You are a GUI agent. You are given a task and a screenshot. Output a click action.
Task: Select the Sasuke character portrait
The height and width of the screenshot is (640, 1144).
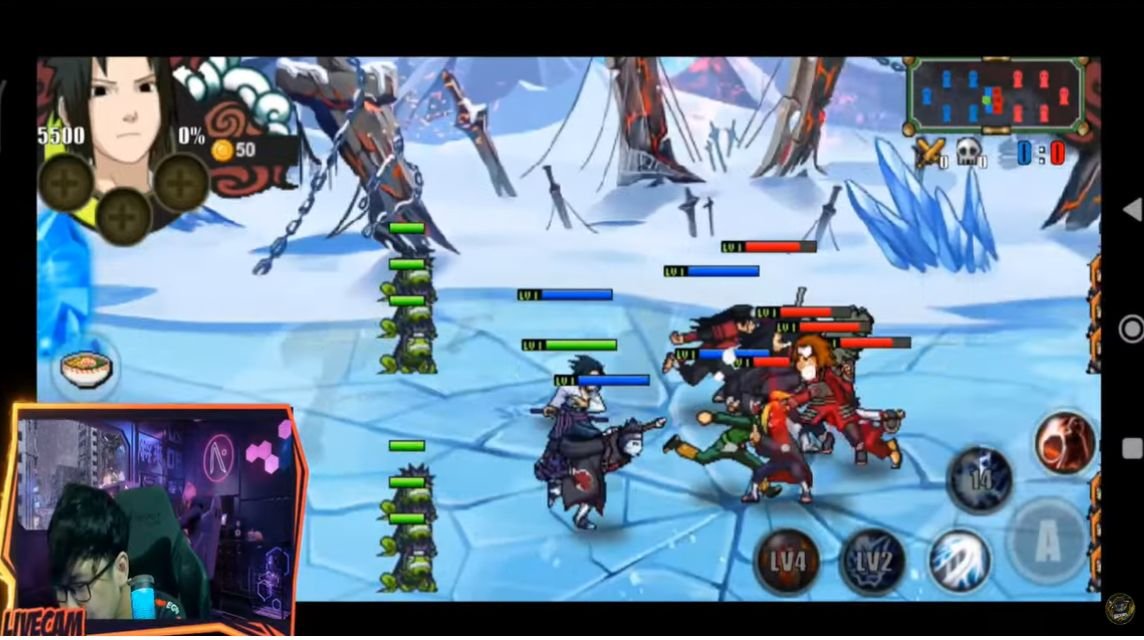point(118,110)
